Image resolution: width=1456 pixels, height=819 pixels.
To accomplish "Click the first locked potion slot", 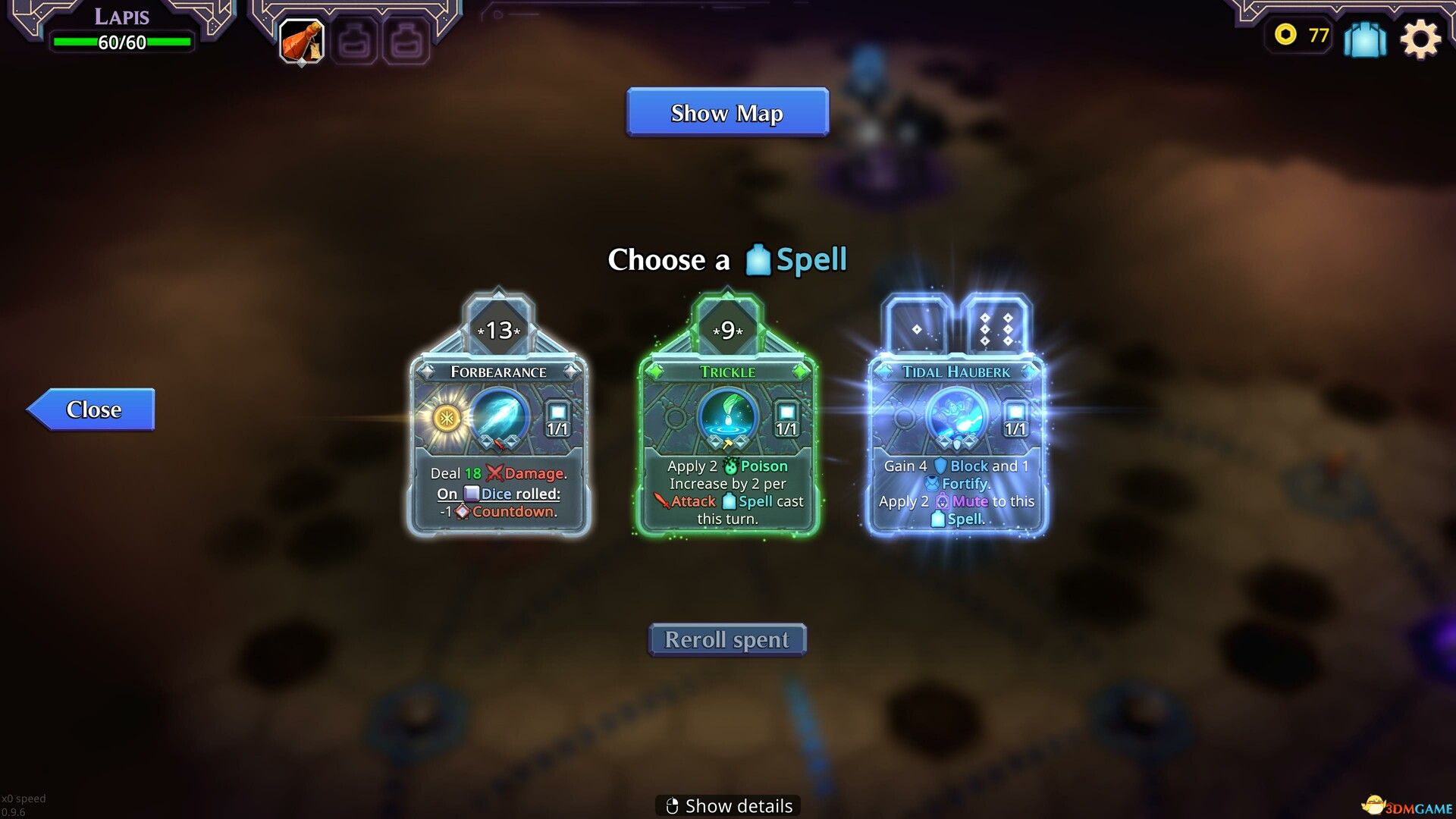I will (x=354, y=42).
